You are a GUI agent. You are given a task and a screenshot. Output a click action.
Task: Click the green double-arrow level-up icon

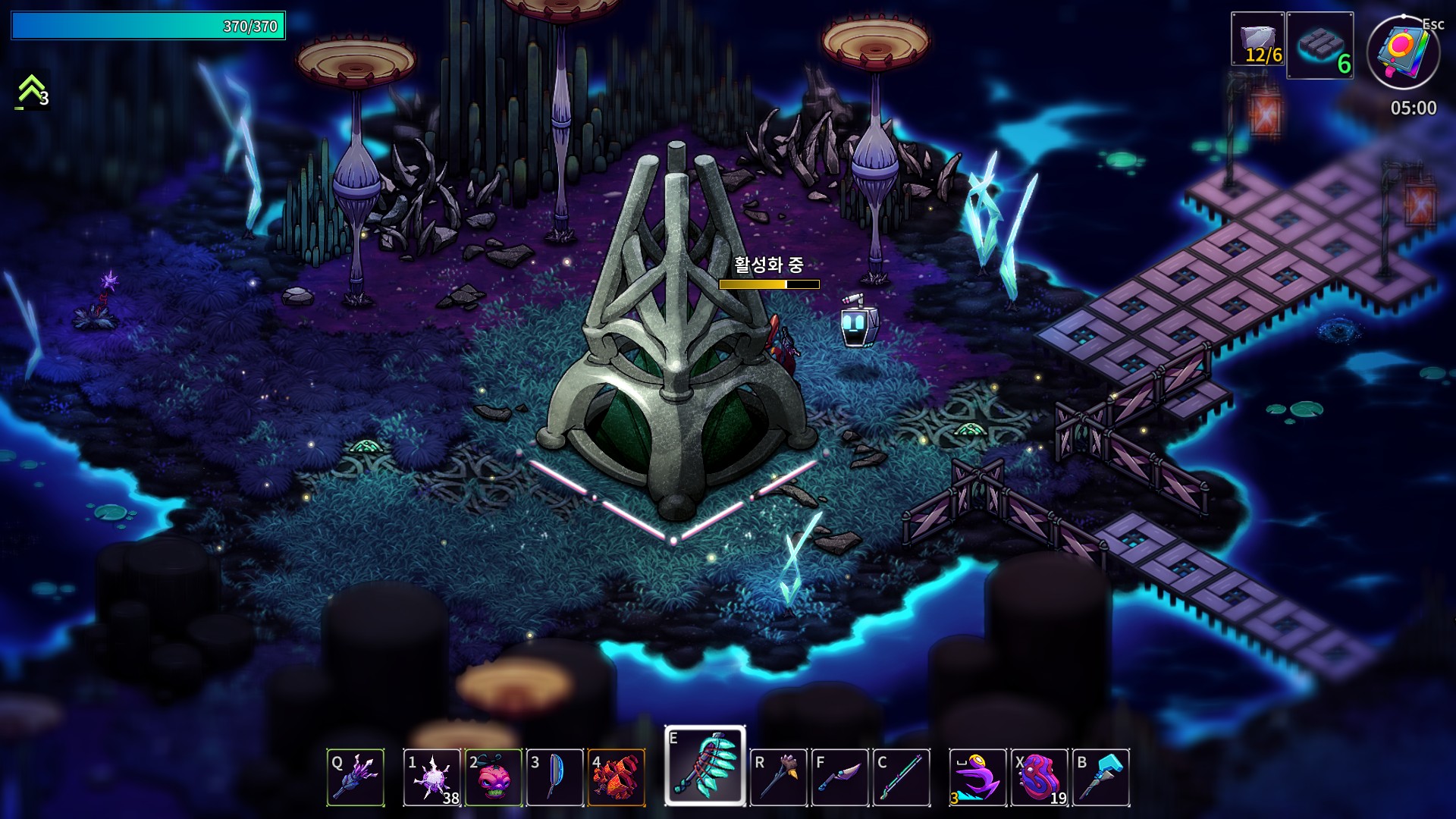pos(31,90)
